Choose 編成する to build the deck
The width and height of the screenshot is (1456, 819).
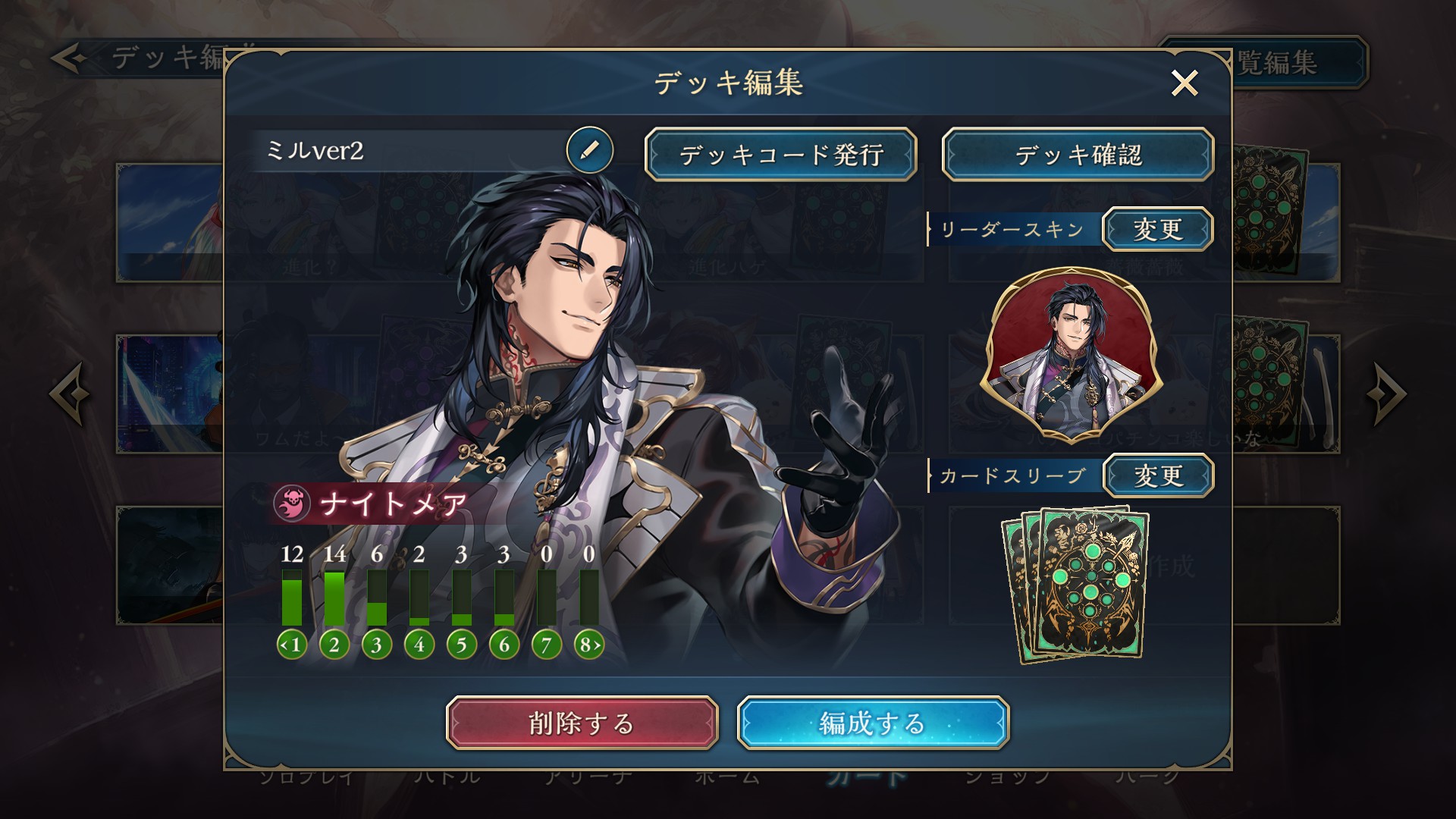873,723
